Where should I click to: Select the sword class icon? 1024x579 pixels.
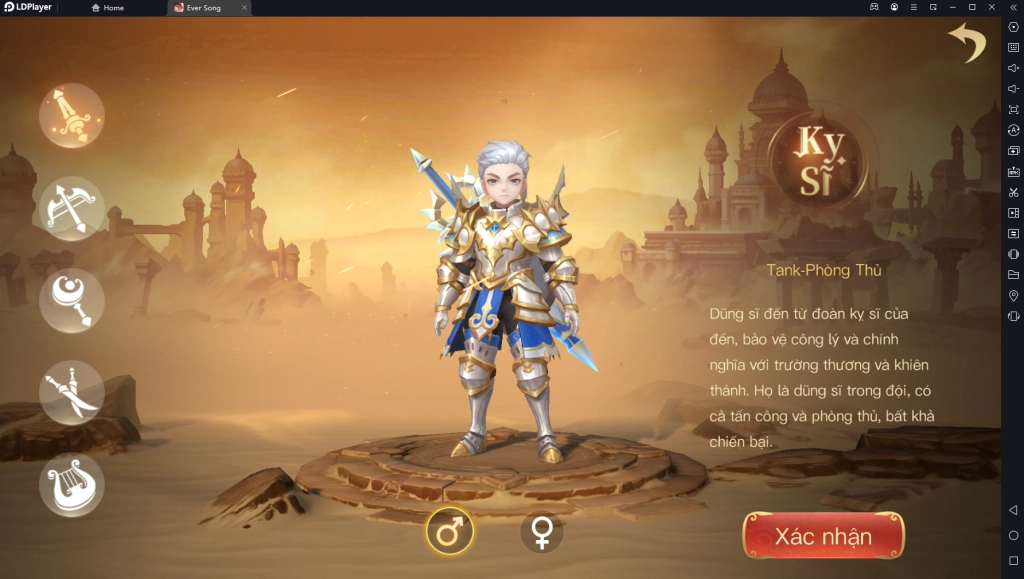pos(72,115)
